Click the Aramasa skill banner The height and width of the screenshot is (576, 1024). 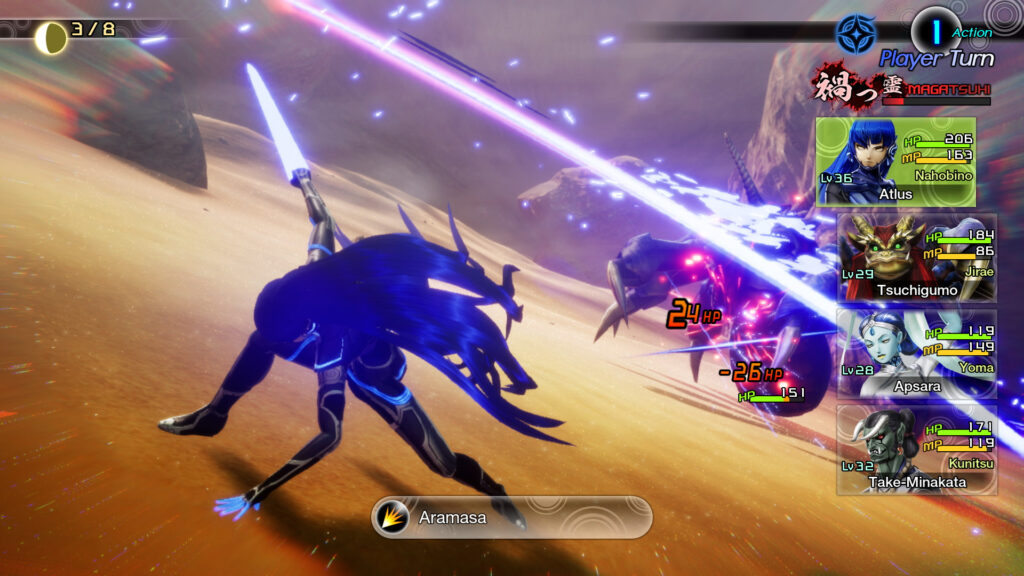click(x=511, y=517)
